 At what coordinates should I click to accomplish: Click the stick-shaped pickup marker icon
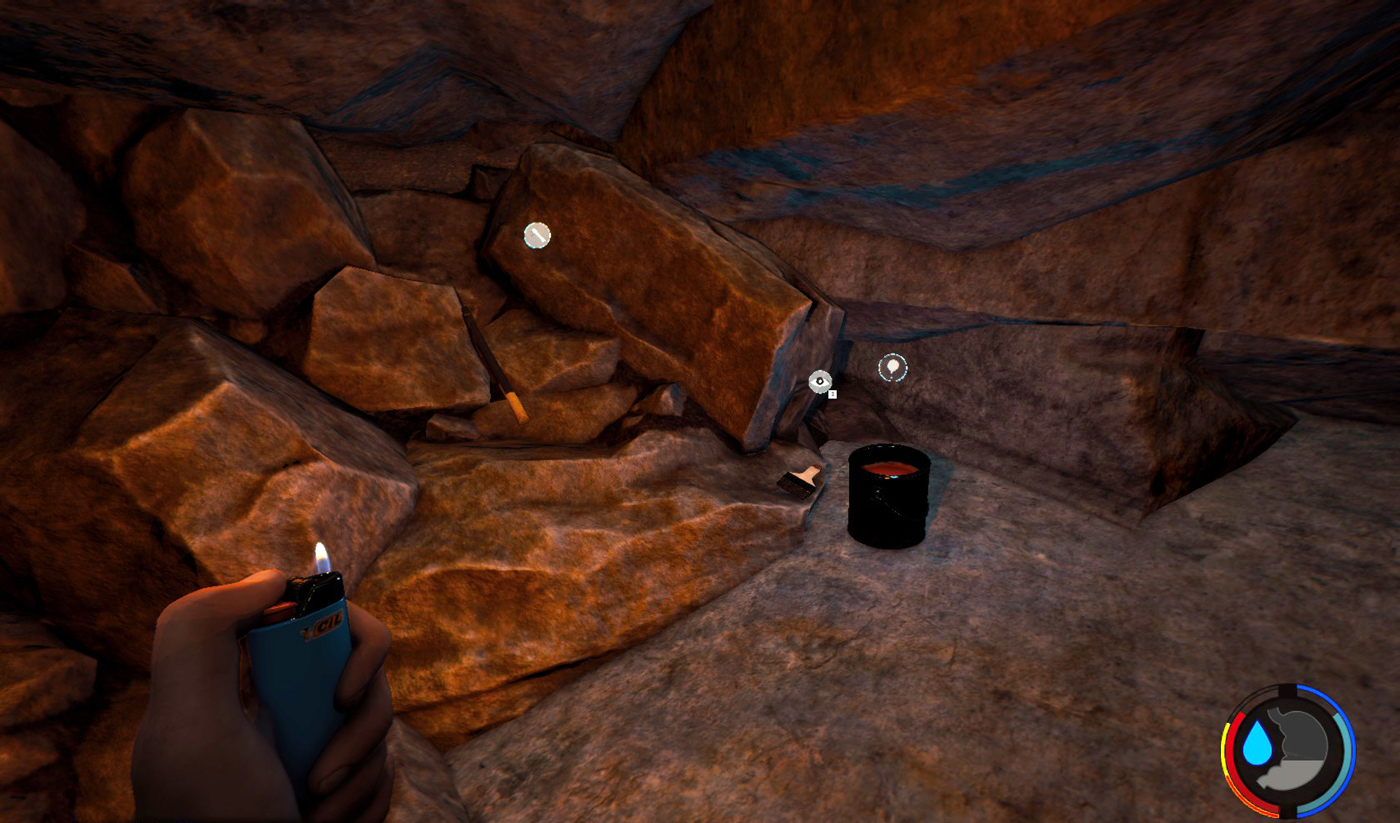click(x=537, y=235)
